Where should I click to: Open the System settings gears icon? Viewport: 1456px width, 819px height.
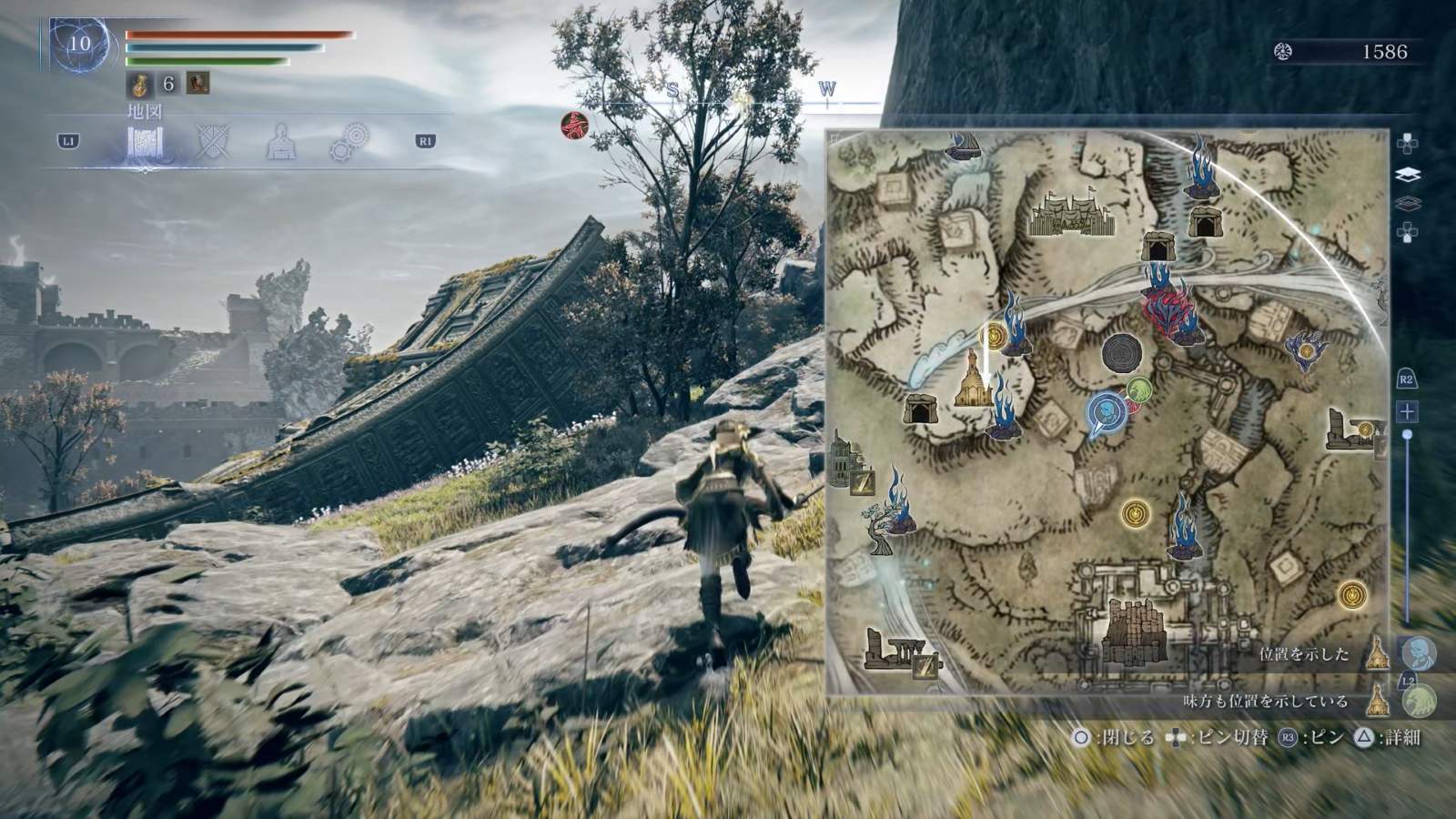click(x=350, y=140)
